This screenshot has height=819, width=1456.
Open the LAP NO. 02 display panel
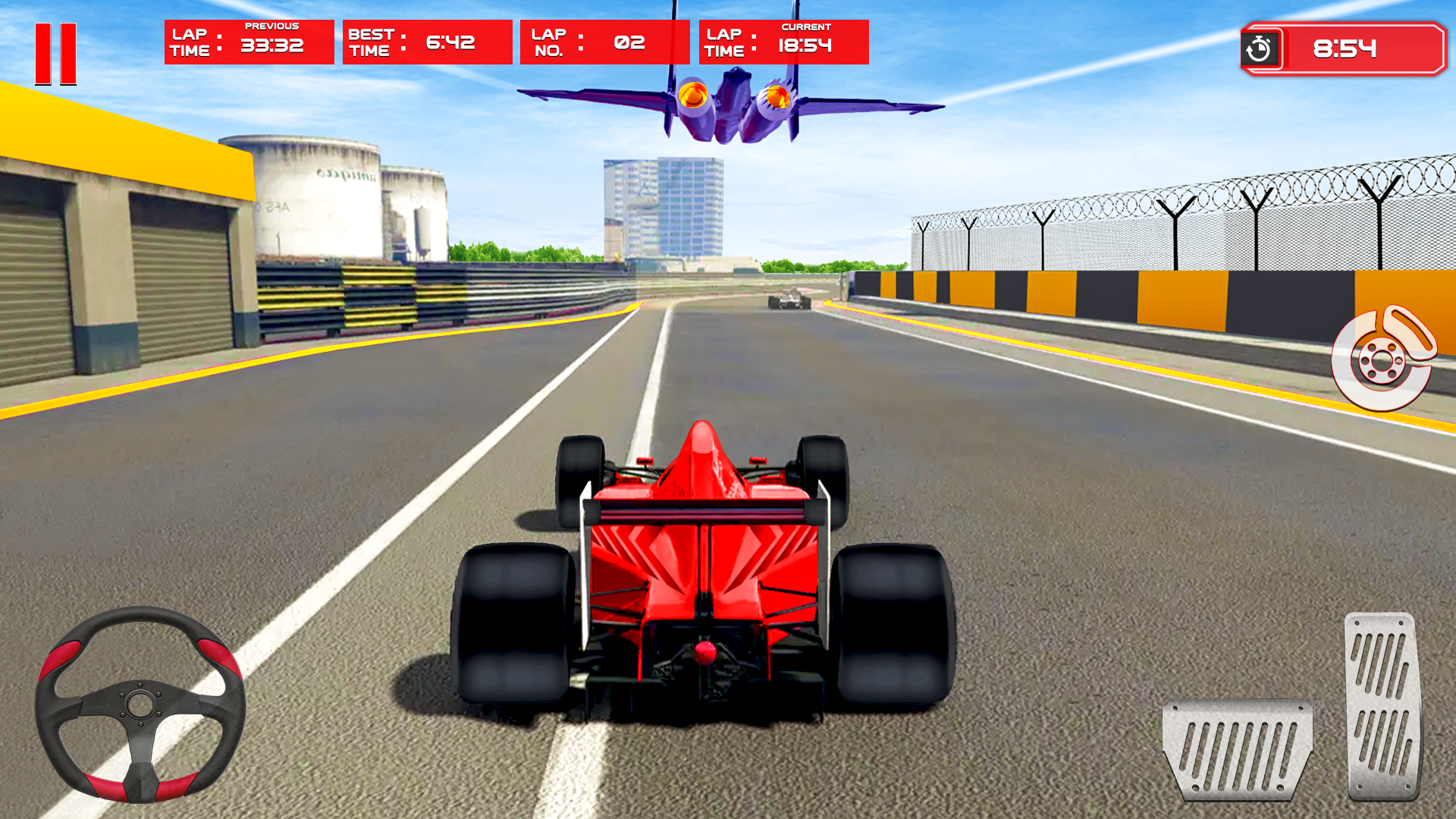604,42
